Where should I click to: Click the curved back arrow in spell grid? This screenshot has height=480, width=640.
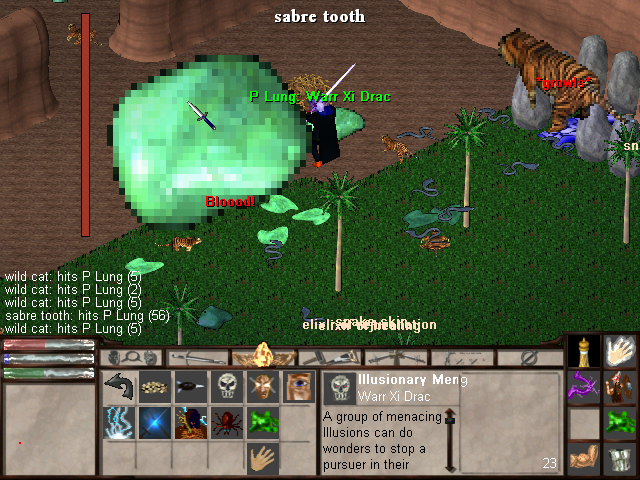pos(120,387)
